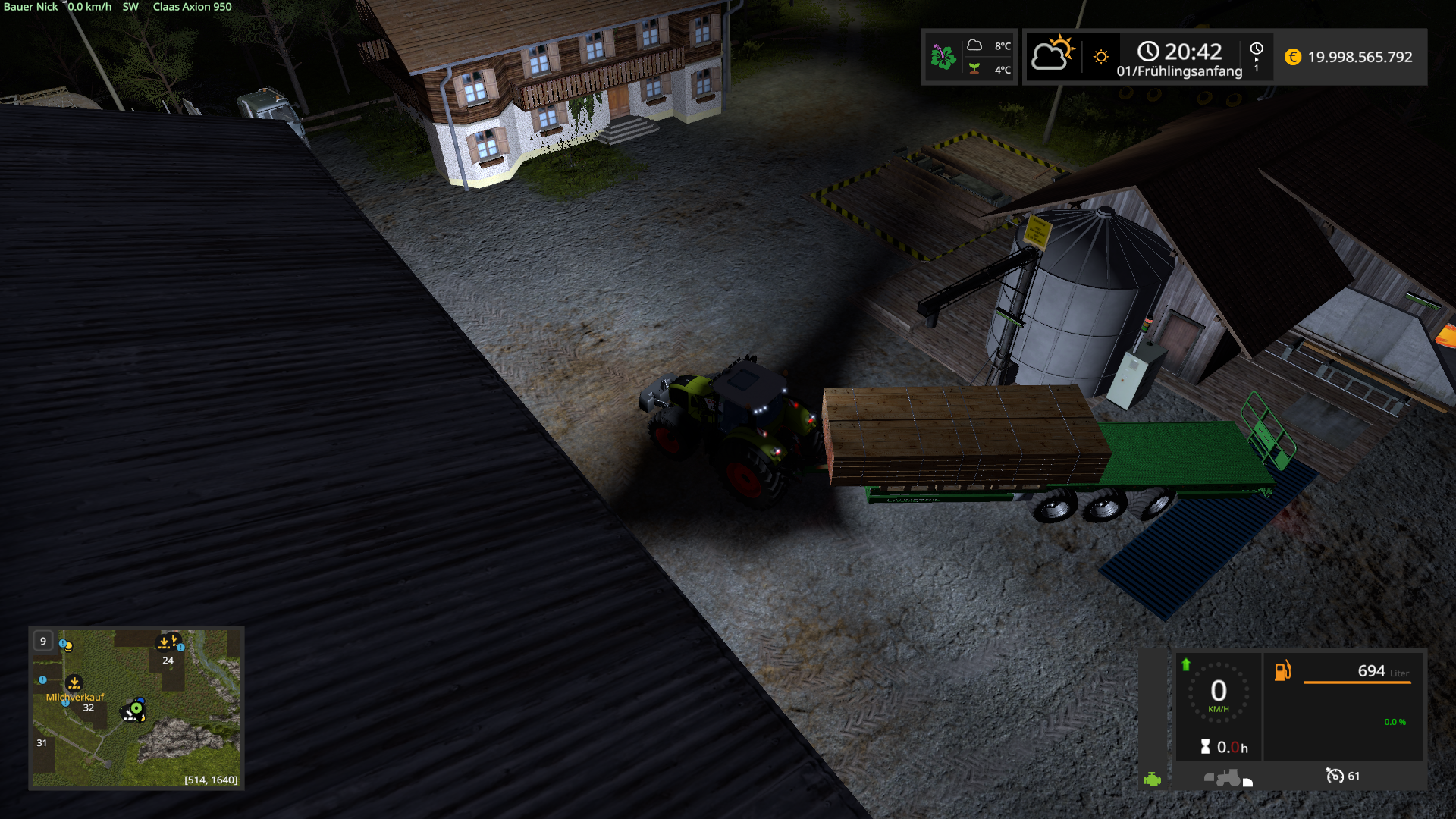The height and width of the screenshot is (819, 1456).
Task: Open the minimap in the corner
Action: tap(136, 707)
